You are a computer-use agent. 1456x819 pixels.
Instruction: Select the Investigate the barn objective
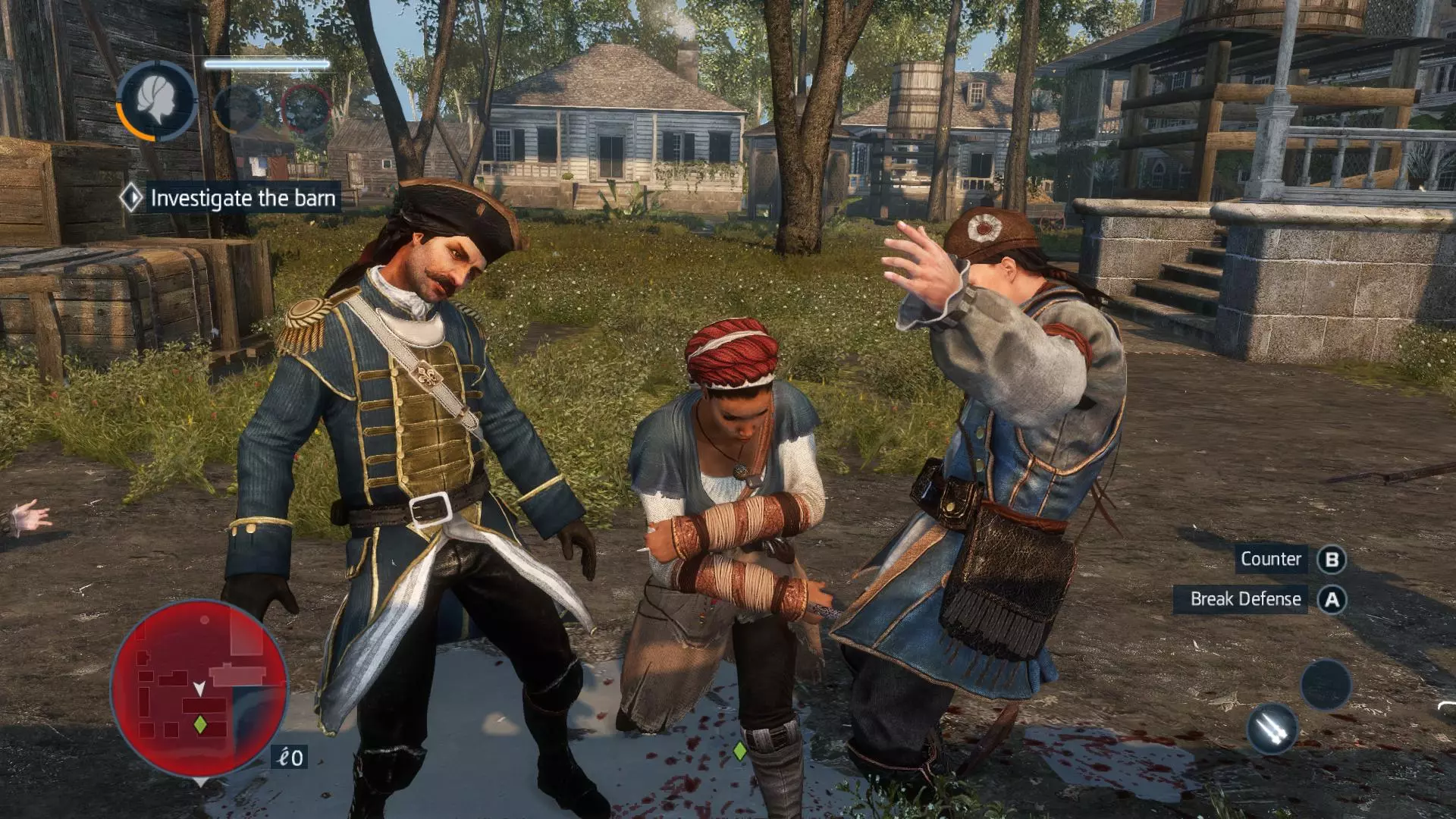click(242, 199)
